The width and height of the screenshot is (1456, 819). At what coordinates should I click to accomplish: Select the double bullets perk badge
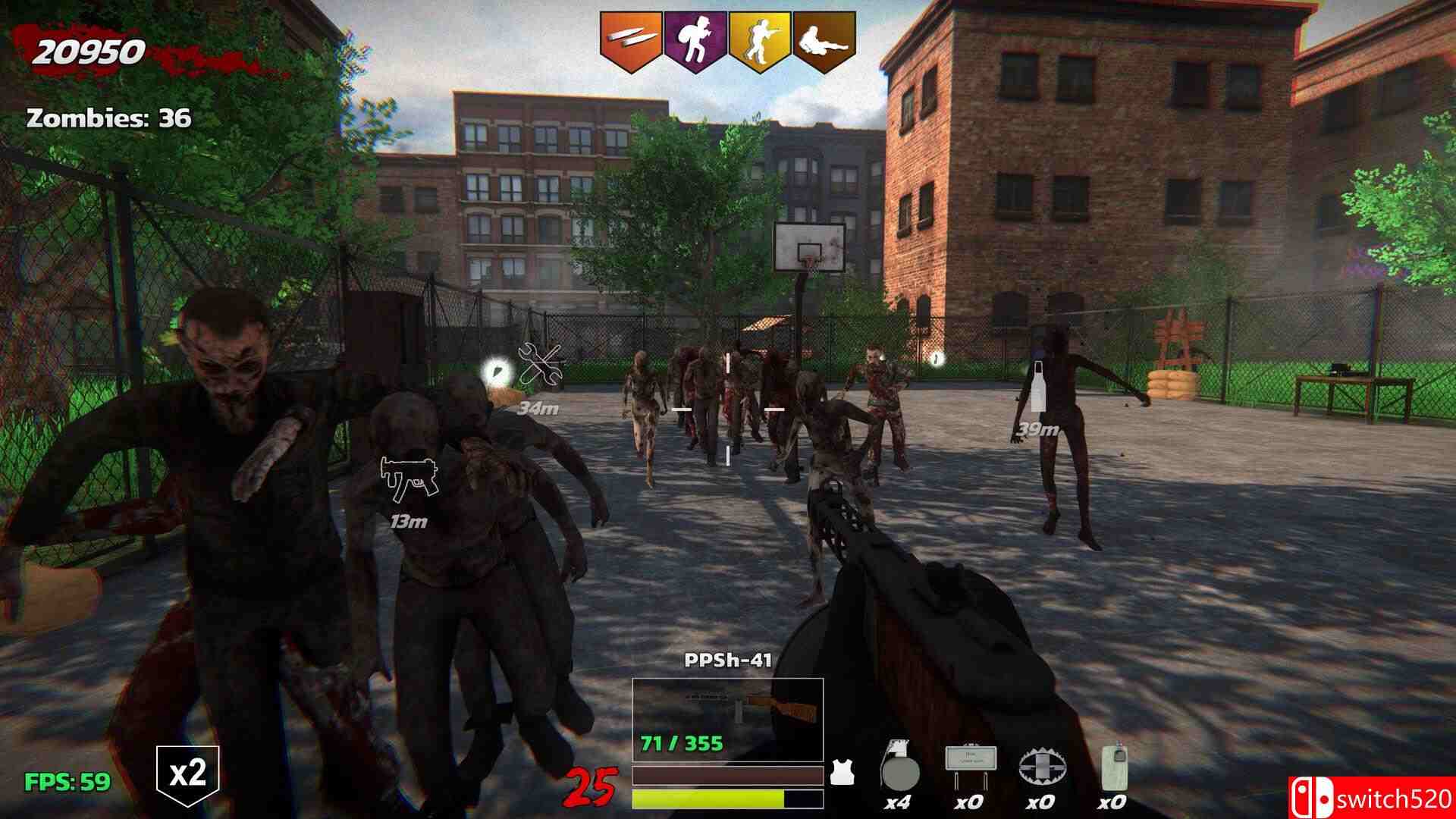[631, 39]
